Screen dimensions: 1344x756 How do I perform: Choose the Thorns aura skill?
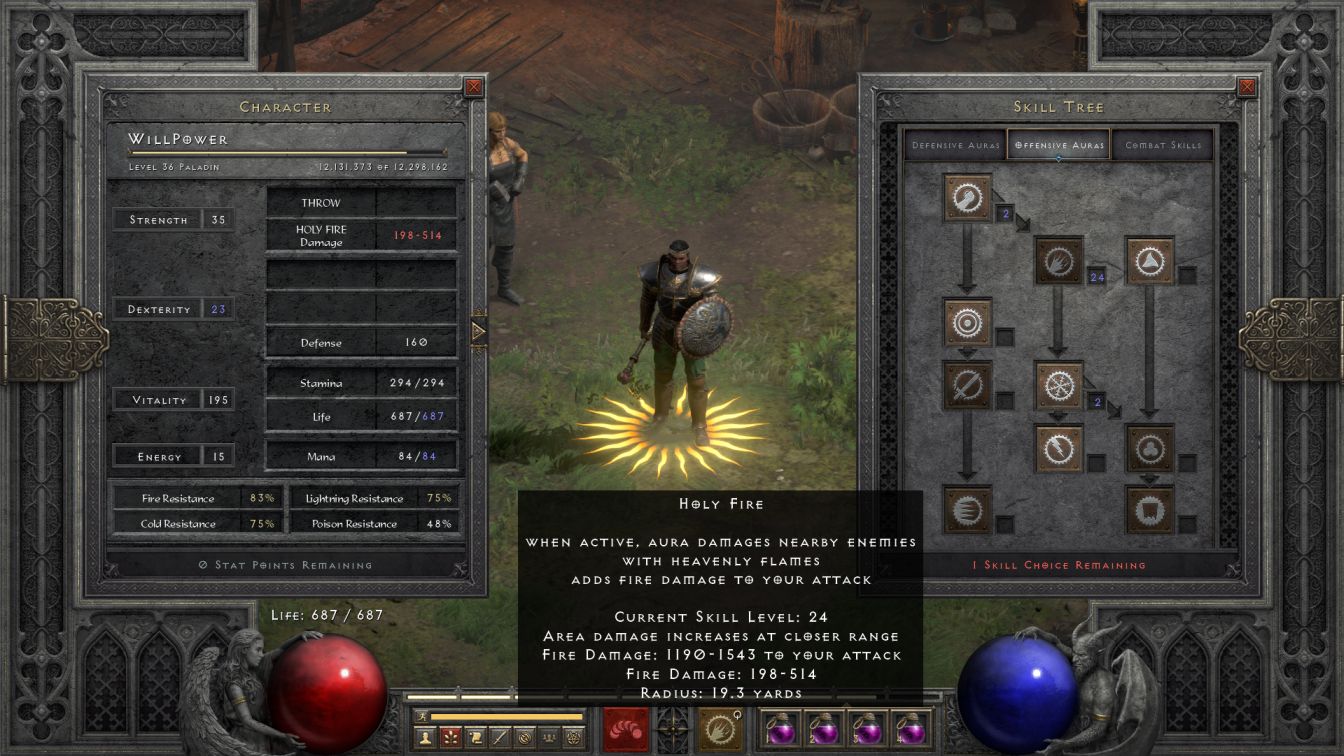point(1150,261)
